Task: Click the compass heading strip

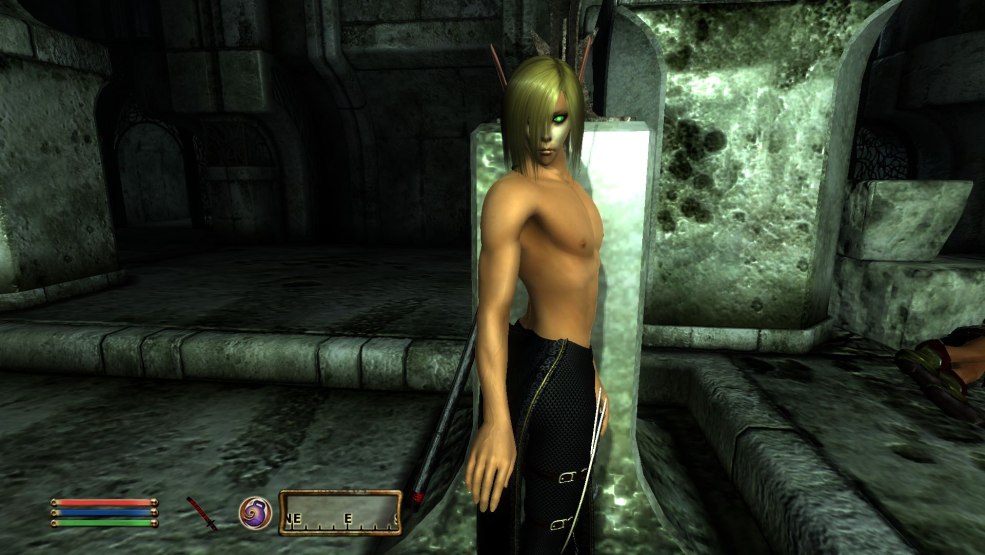Action: pos(340,513)
